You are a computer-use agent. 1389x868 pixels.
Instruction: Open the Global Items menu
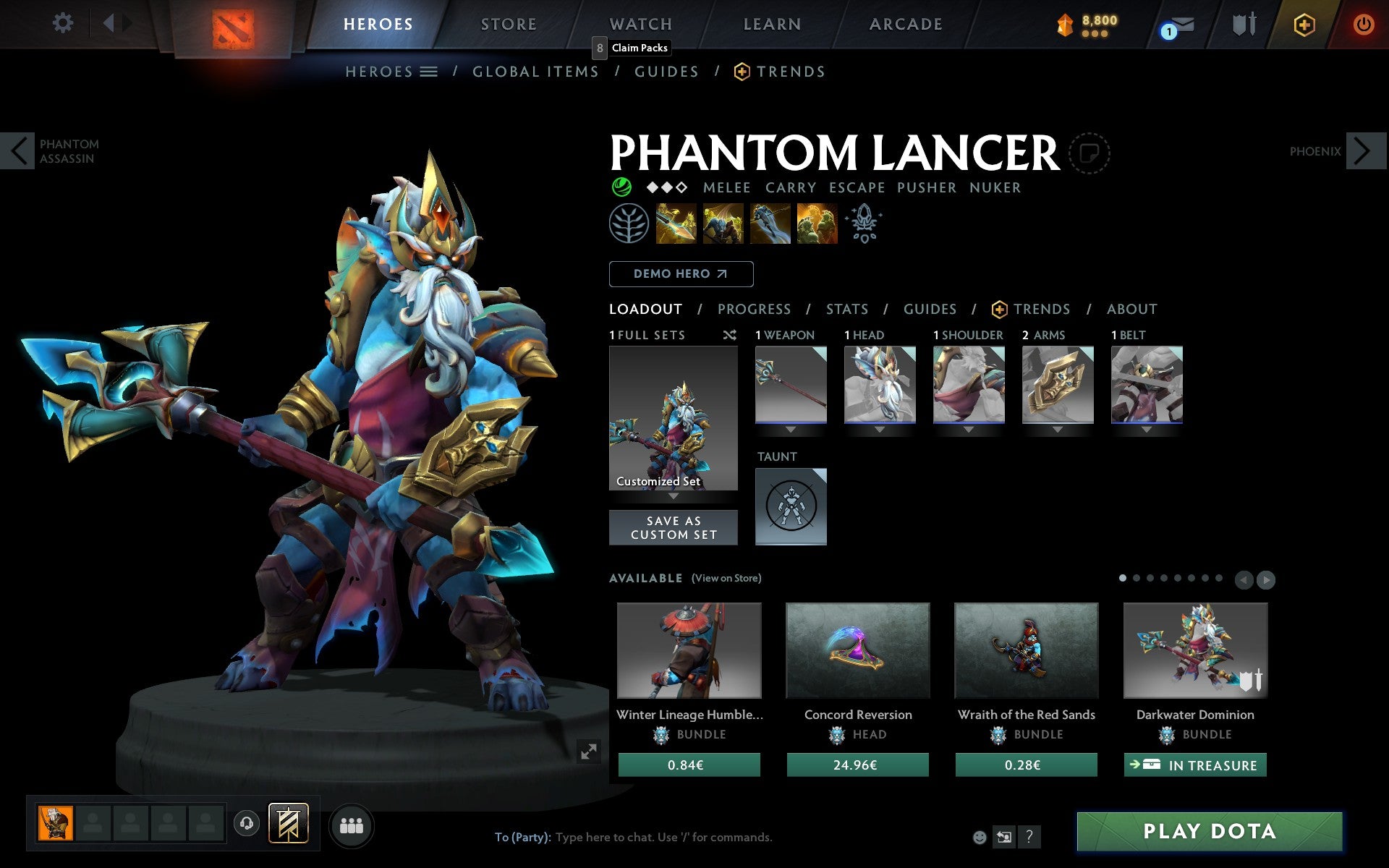click(535, 71)
